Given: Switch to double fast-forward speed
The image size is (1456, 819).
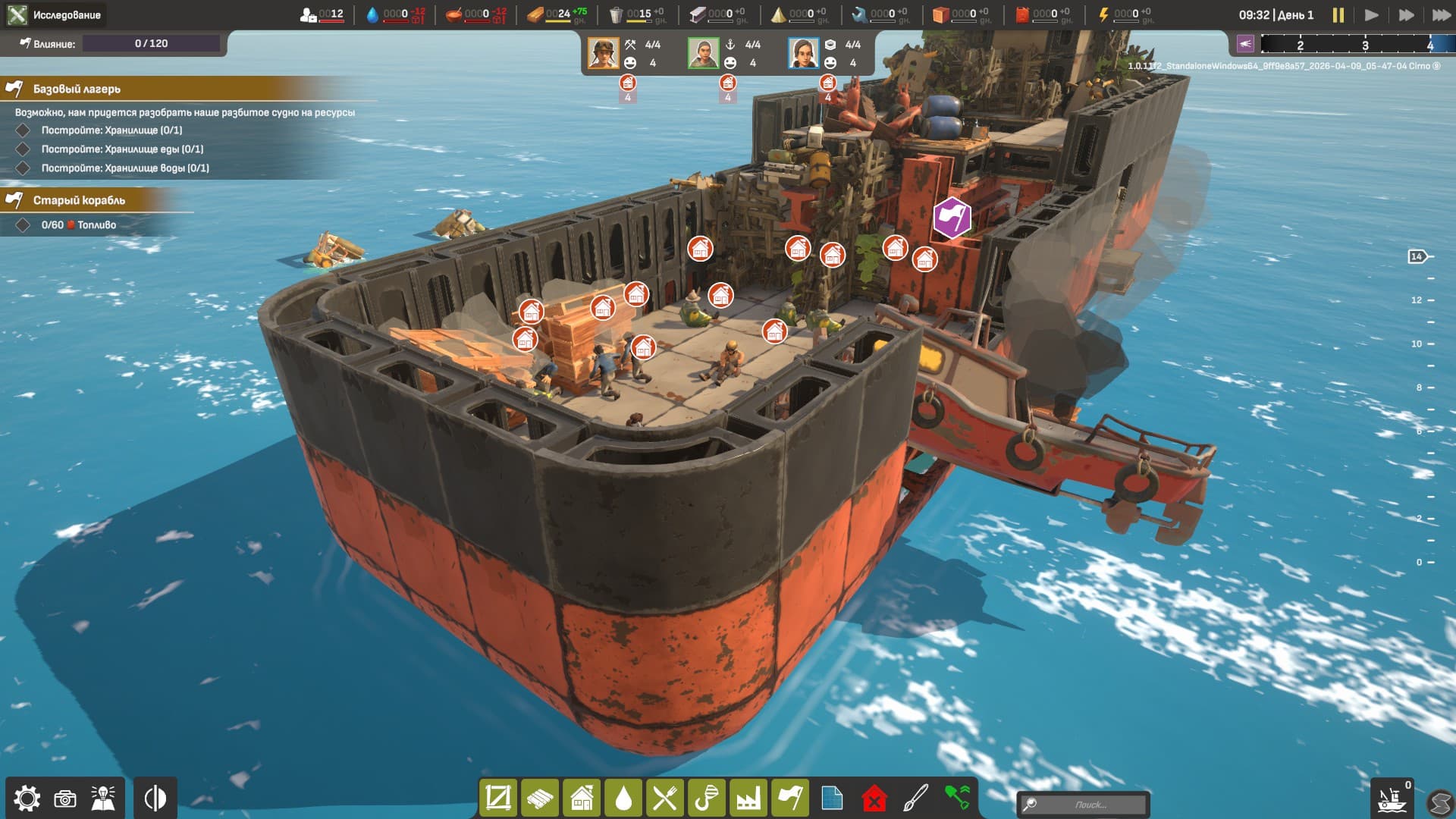Looking at the screenshot, I should coord(1406,15).
